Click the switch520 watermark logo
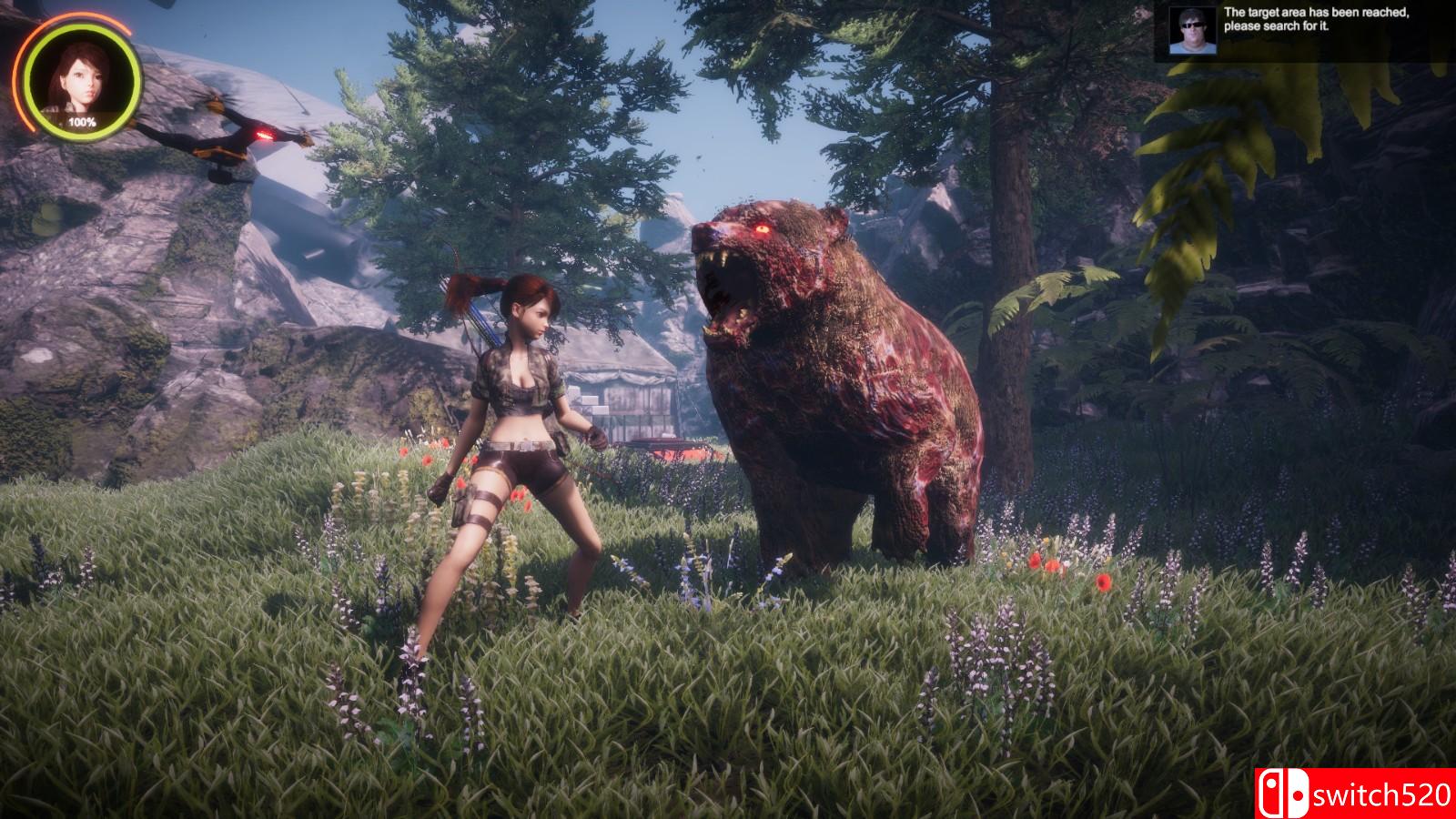This screenshot has width=1456, height=819. click(x=1355, y=793)
